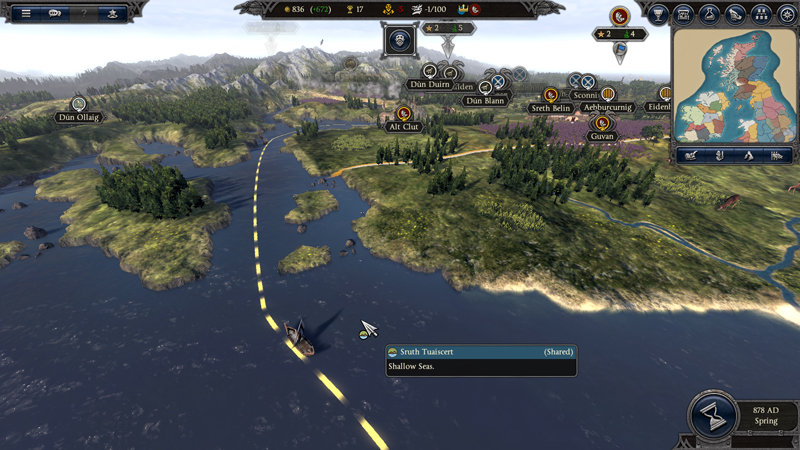
Task: Select the Sreth Belin settlement label
Action: pos(551,108)
